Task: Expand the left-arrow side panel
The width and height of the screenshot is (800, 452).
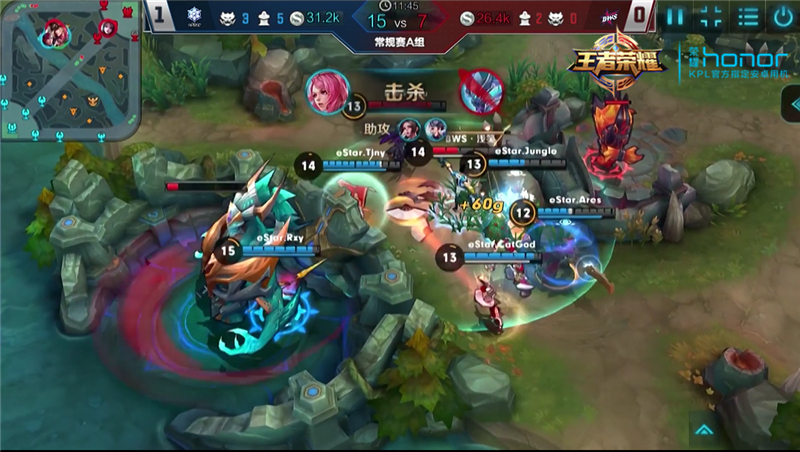Action: (x=792, y=103)
